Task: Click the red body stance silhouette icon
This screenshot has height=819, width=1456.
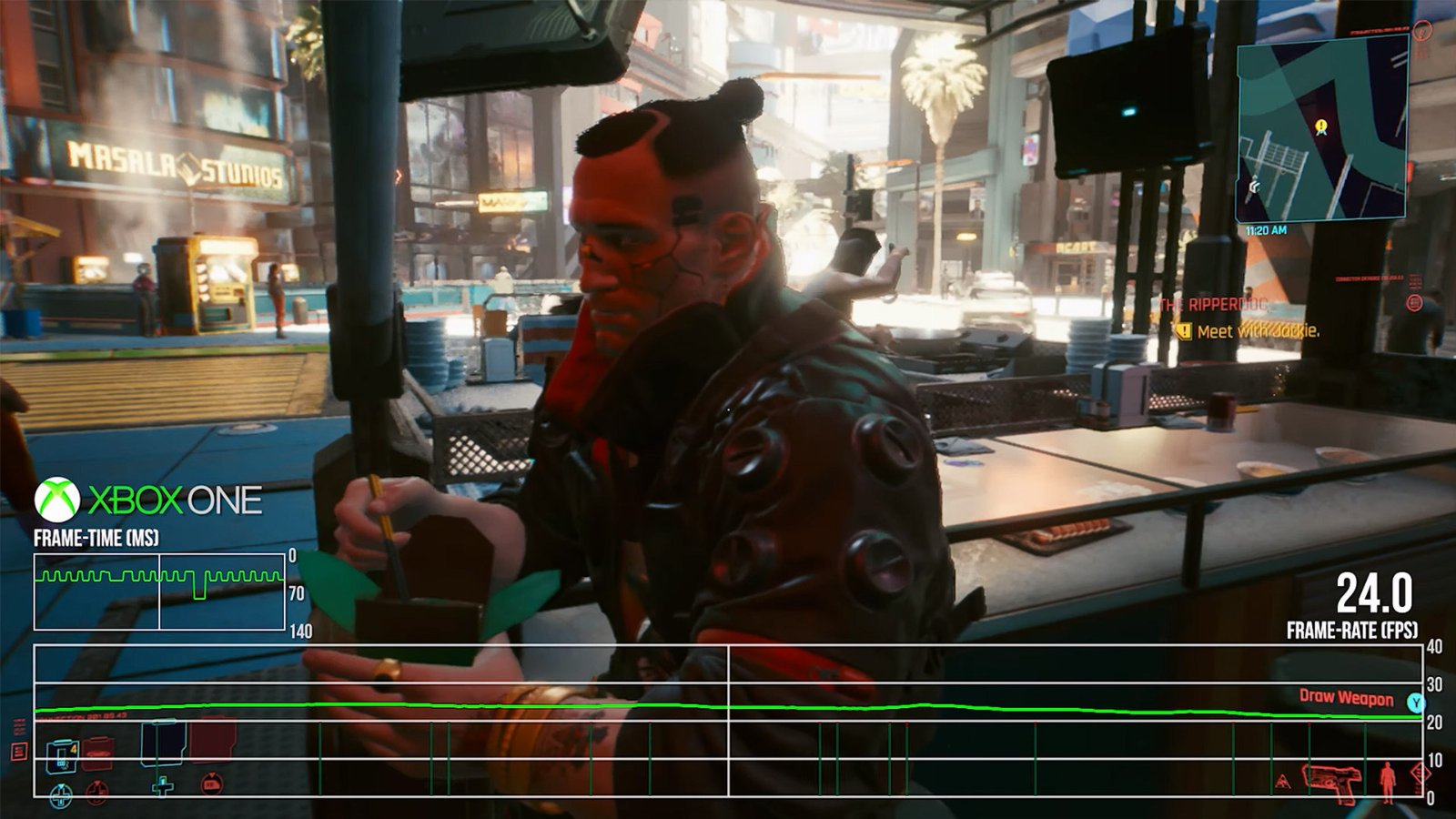Action: 1387,782
